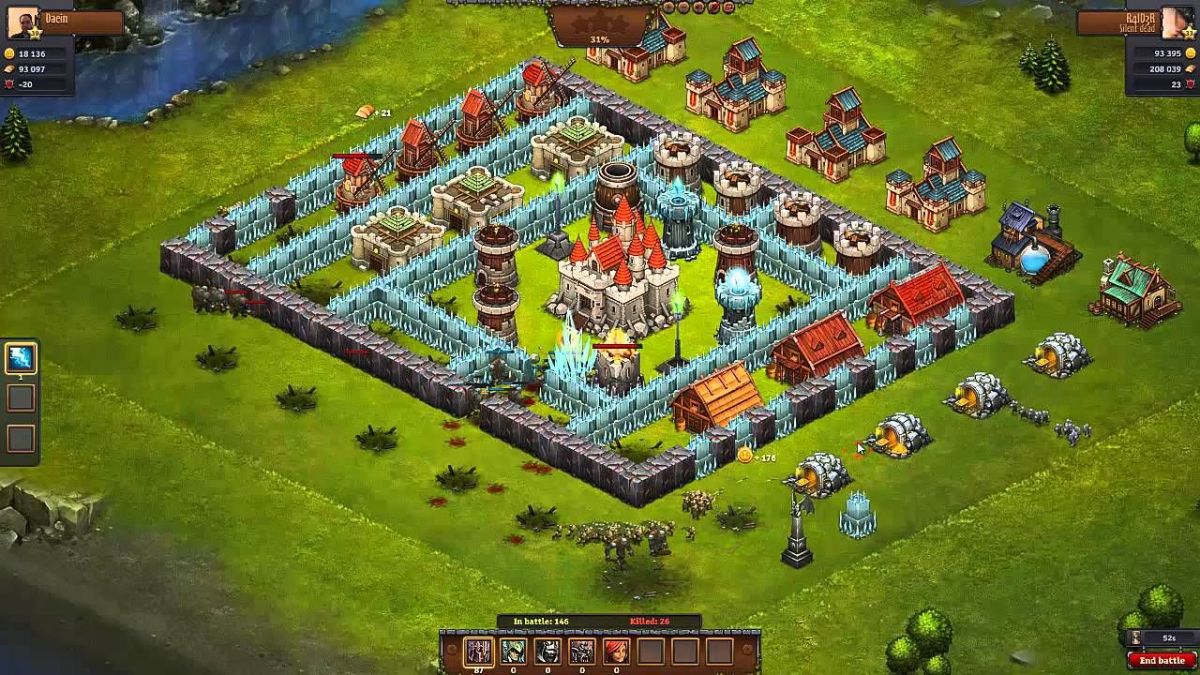Select the selected troop slot showing 87 units

479,652
